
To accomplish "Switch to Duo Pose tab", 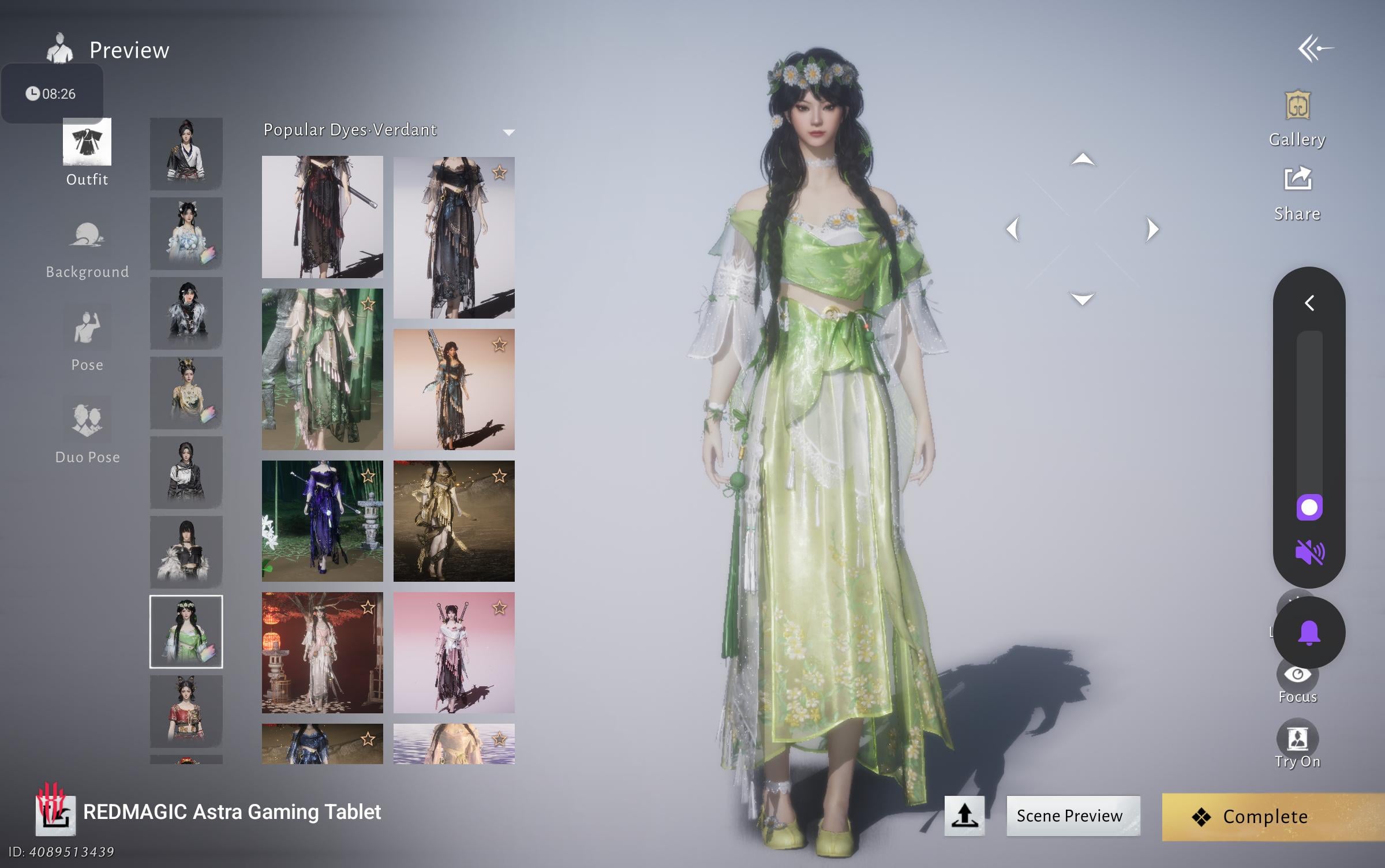I will point(87,432).
